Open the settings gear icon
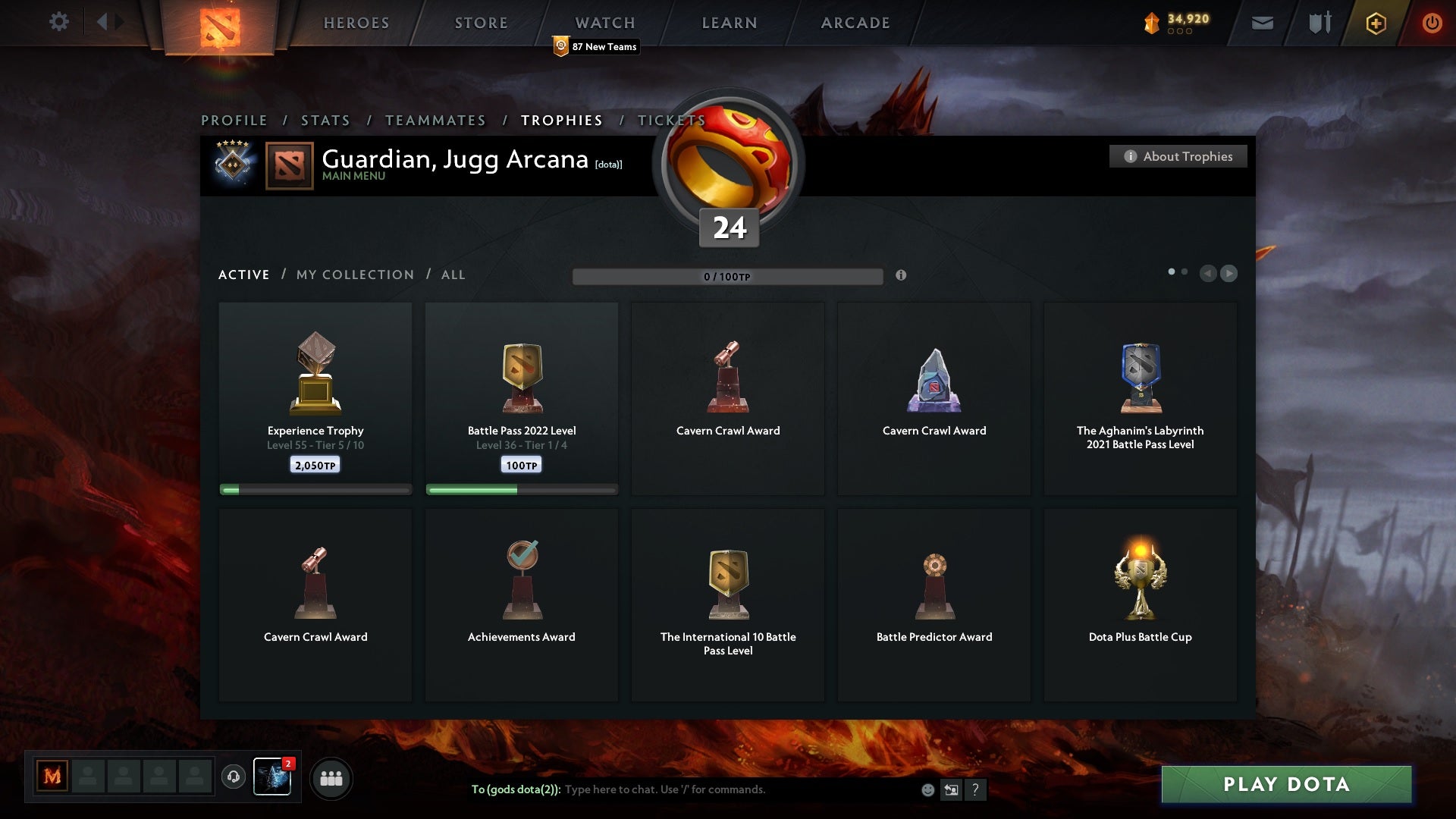Screen dimensions: 1456x819 pyautogui.click(x=59, y=22)
